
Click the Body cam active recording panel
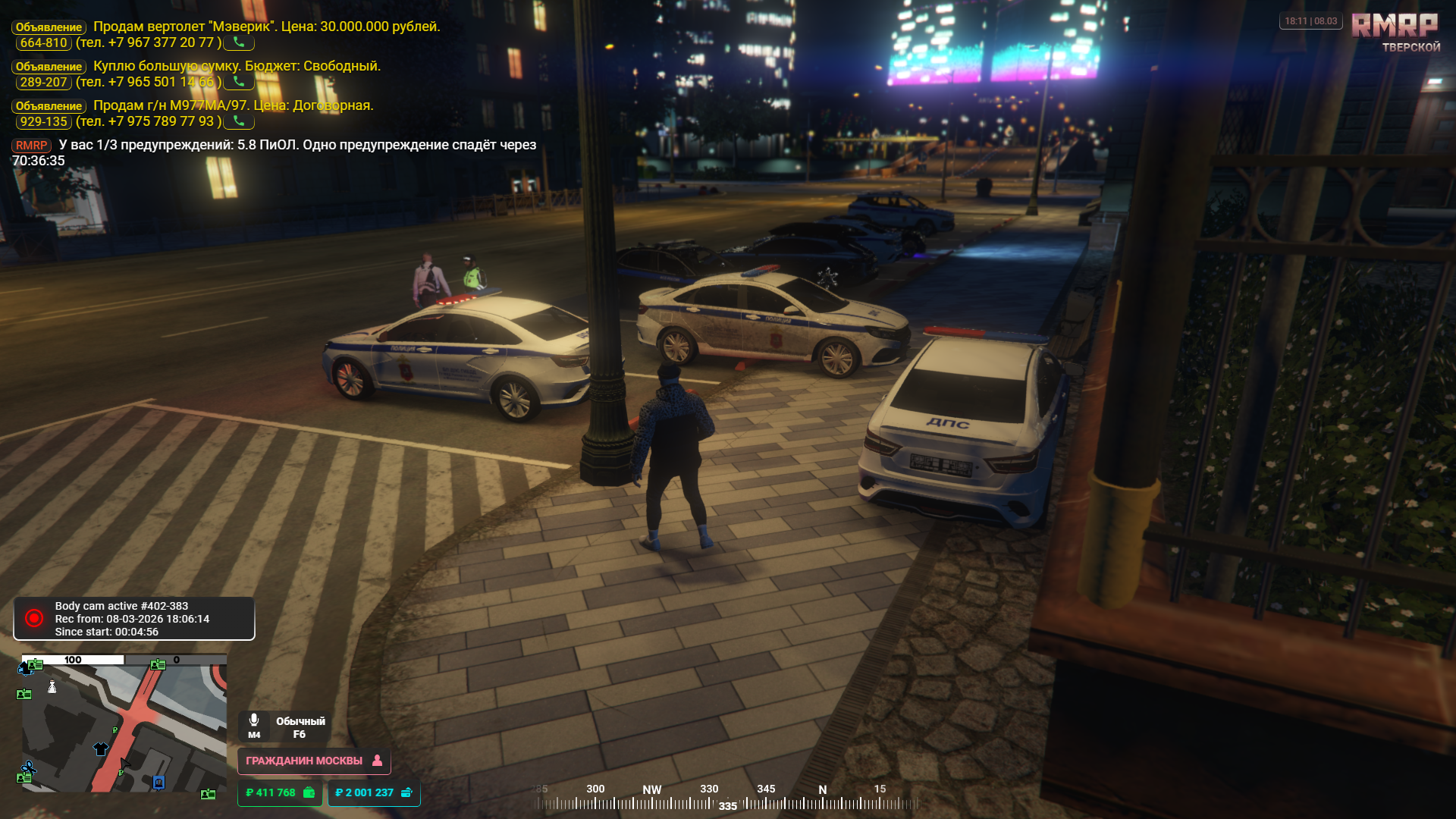pos(134,619)
